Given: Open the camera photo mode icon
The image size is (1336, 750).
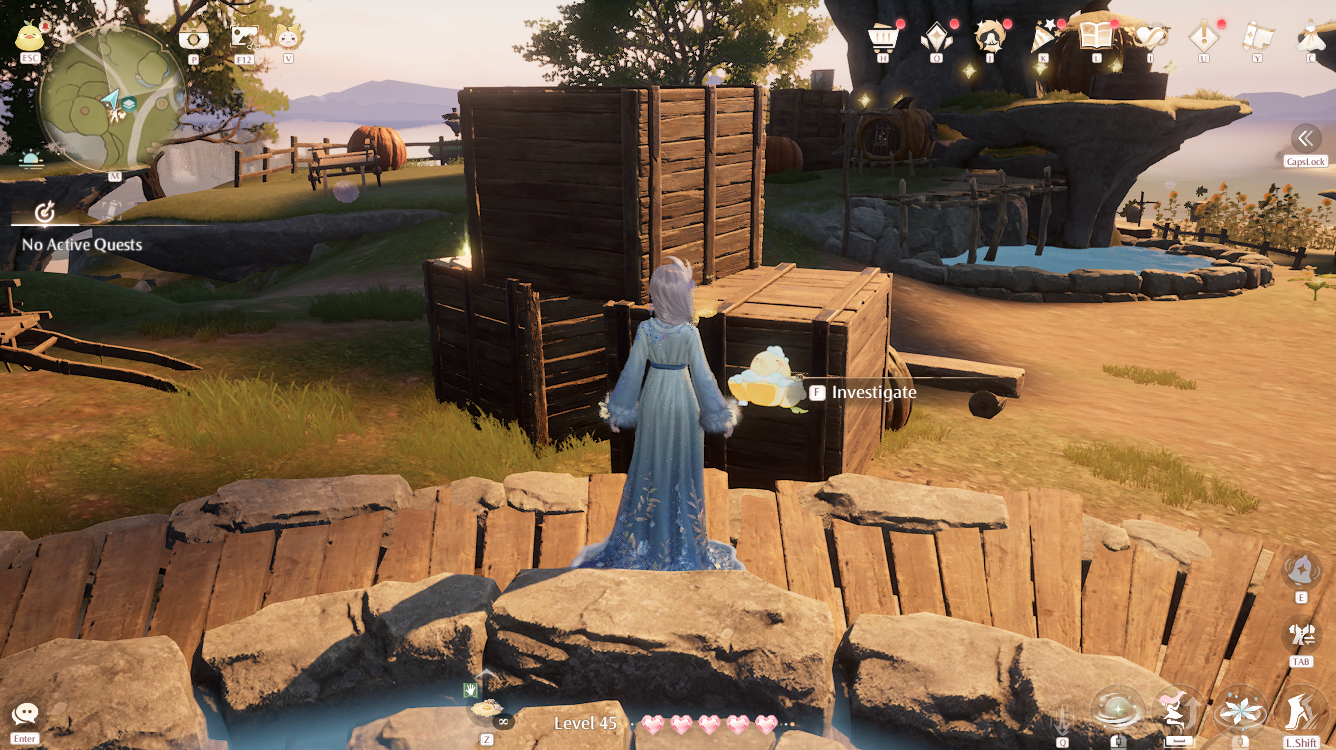Looking at the screenshot, I should (x=193, y=38).
